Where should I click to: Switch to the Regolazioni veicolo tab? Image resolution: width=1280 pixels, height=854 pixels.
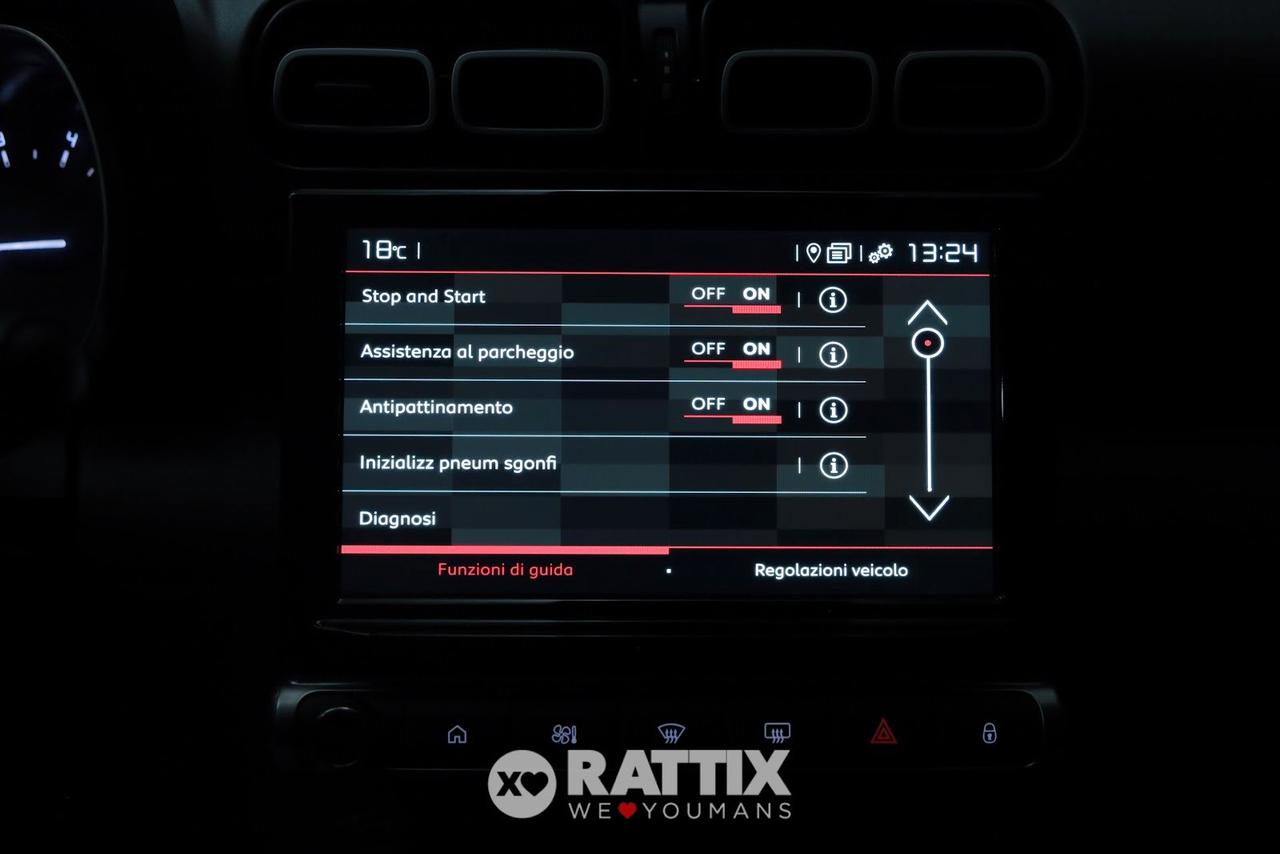pyautogui.click(x=831, y=570)
